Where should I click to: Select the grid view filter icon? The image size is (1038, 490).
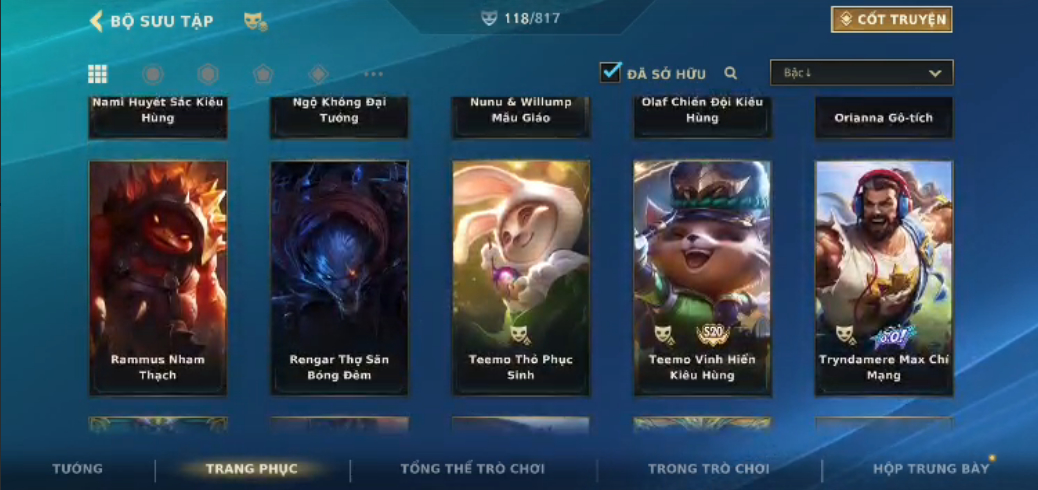[98, 73]
